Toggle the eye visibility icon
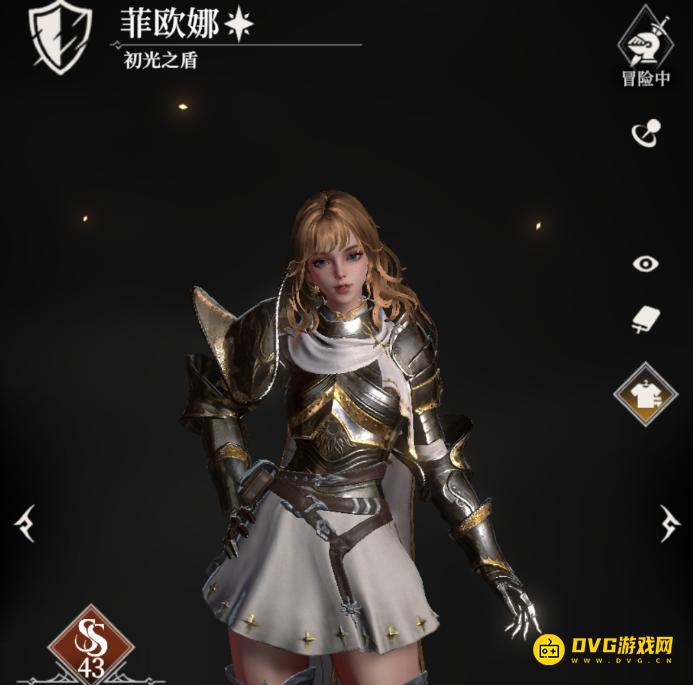The height and width of the screenshot is (685, 693). click(x=646, y=264)
